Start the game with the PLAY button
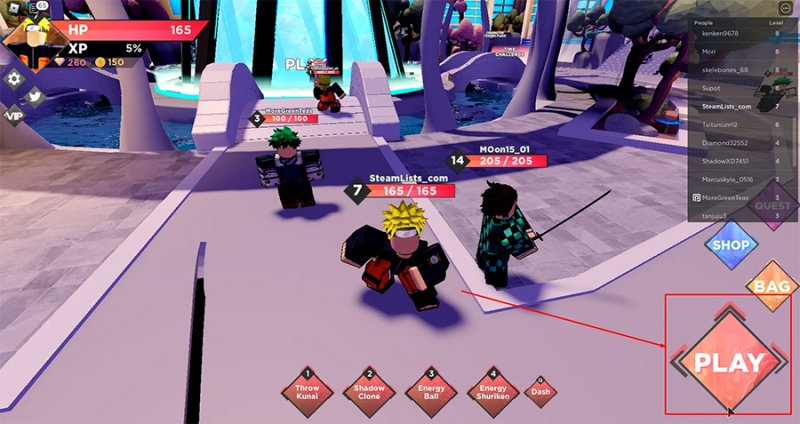The height and width of the screenshot is (424, 800). coord(729,362)
